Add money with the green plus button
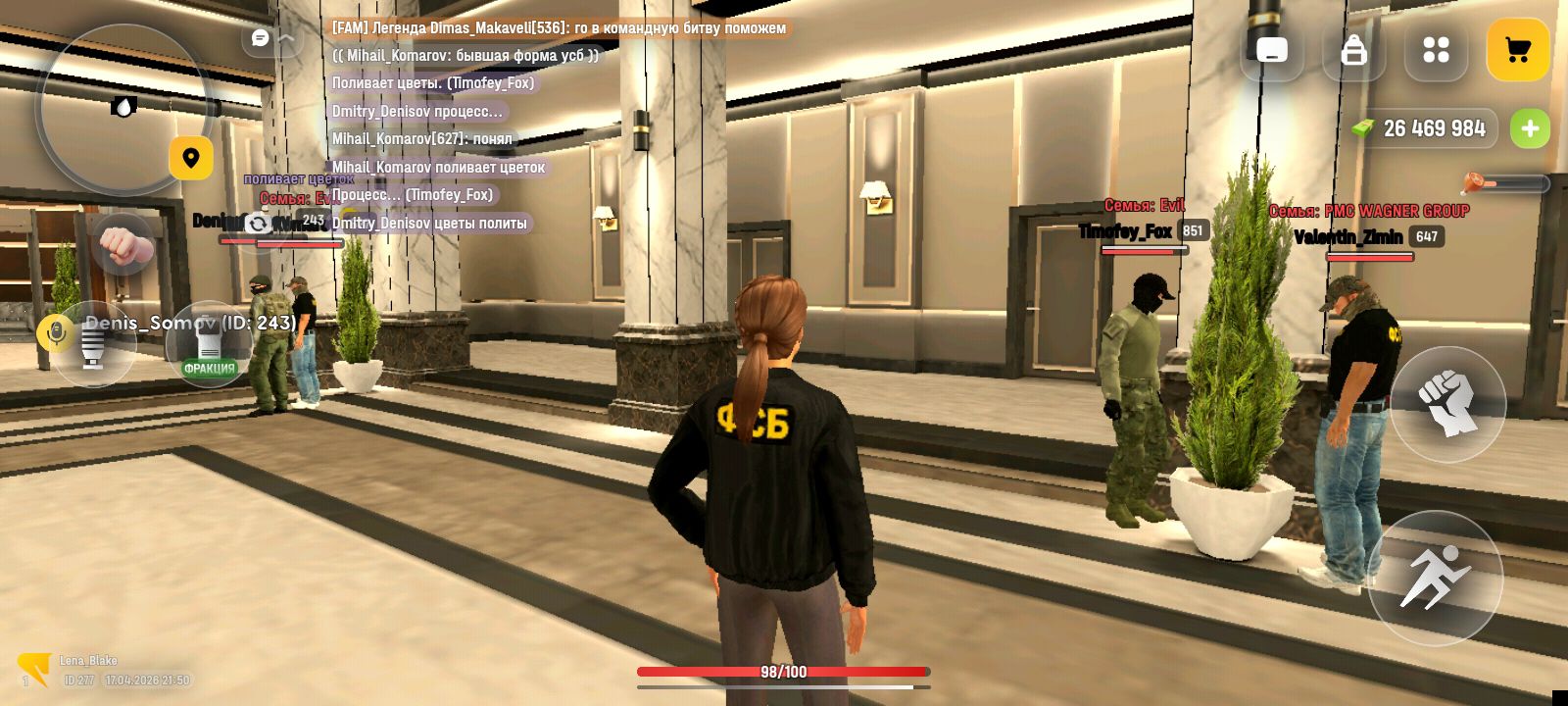1568x706 pixels. 1530,128
